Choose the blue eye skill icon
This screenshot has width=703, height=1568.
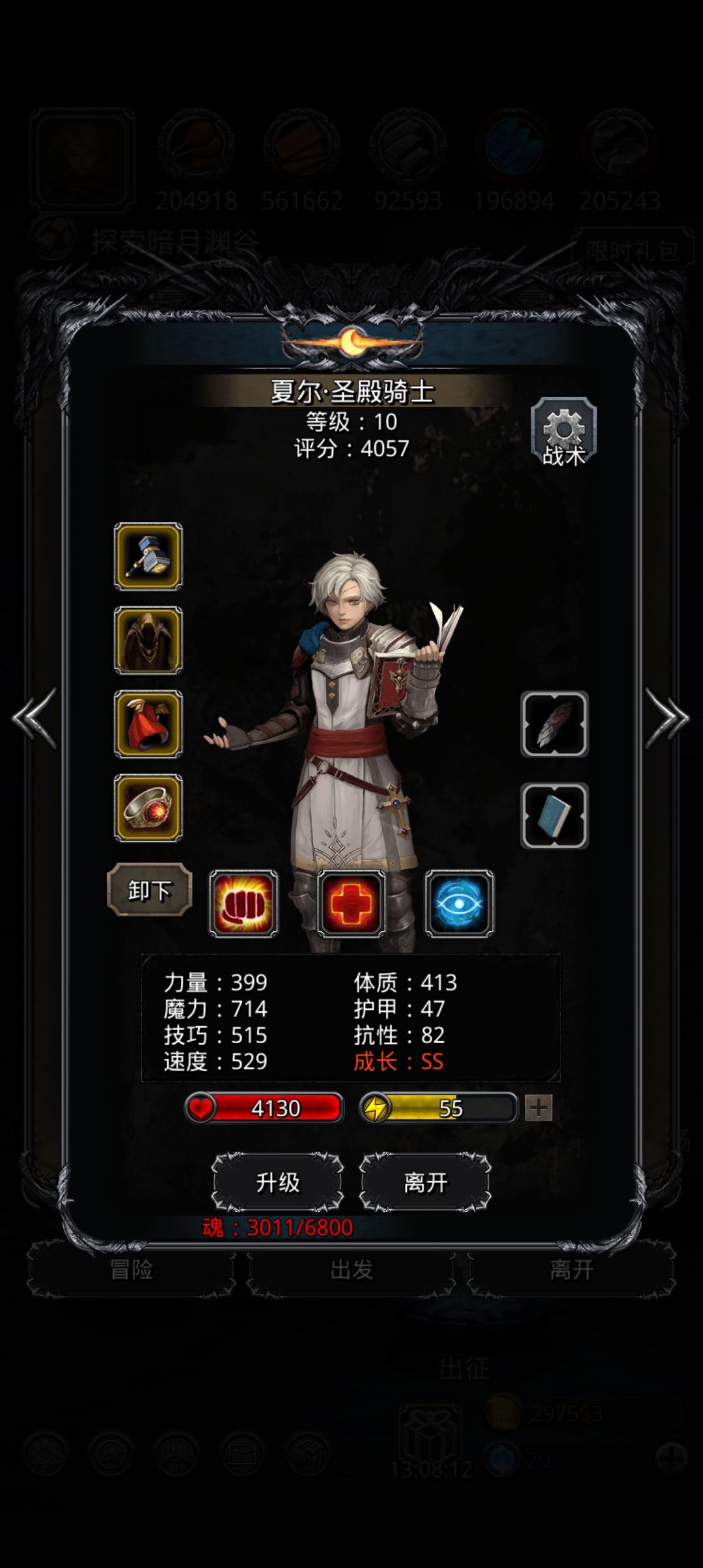click(x=460, y=904)
